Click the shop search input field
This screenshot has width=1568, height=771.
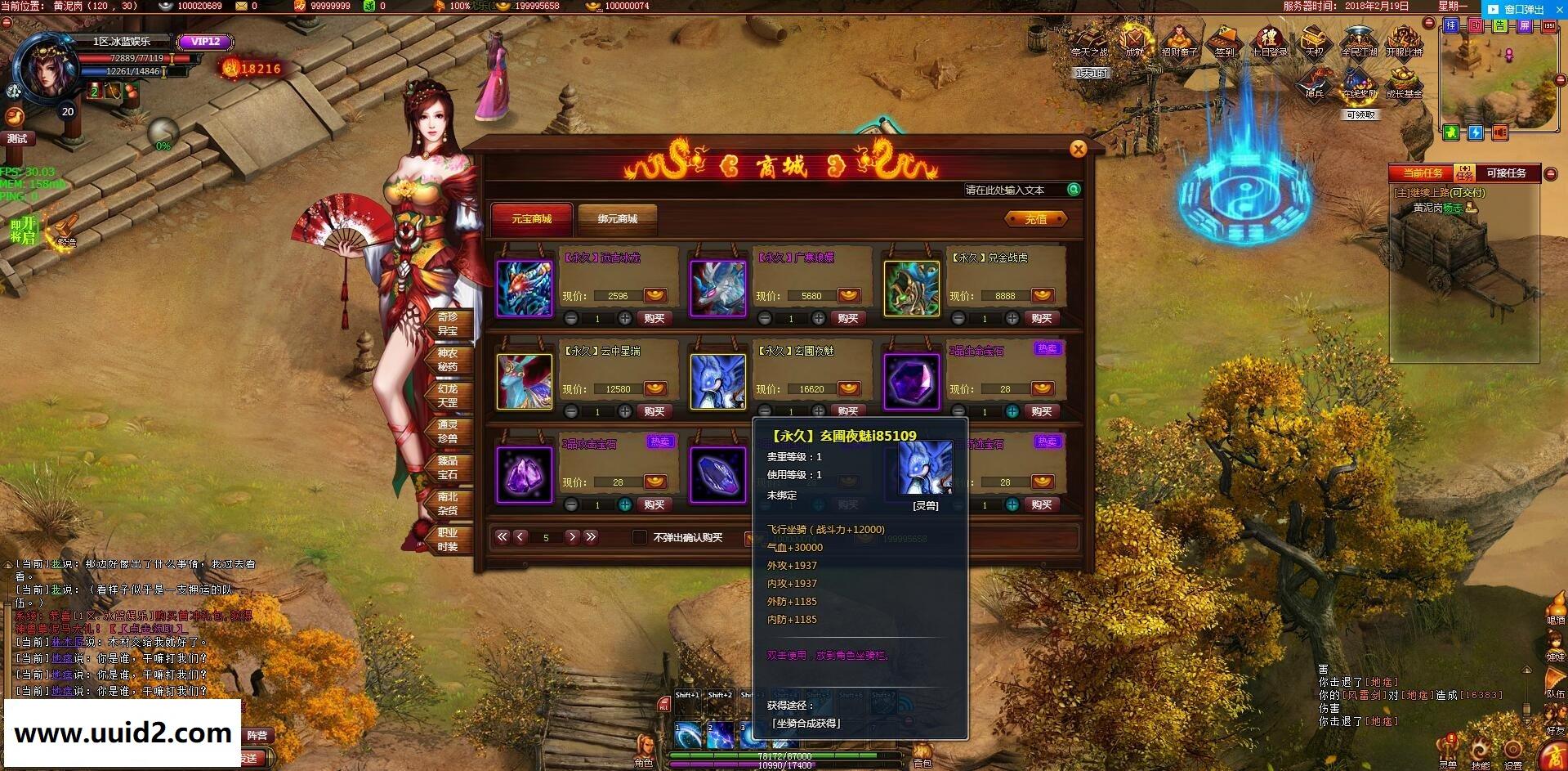click(1013, 190)
